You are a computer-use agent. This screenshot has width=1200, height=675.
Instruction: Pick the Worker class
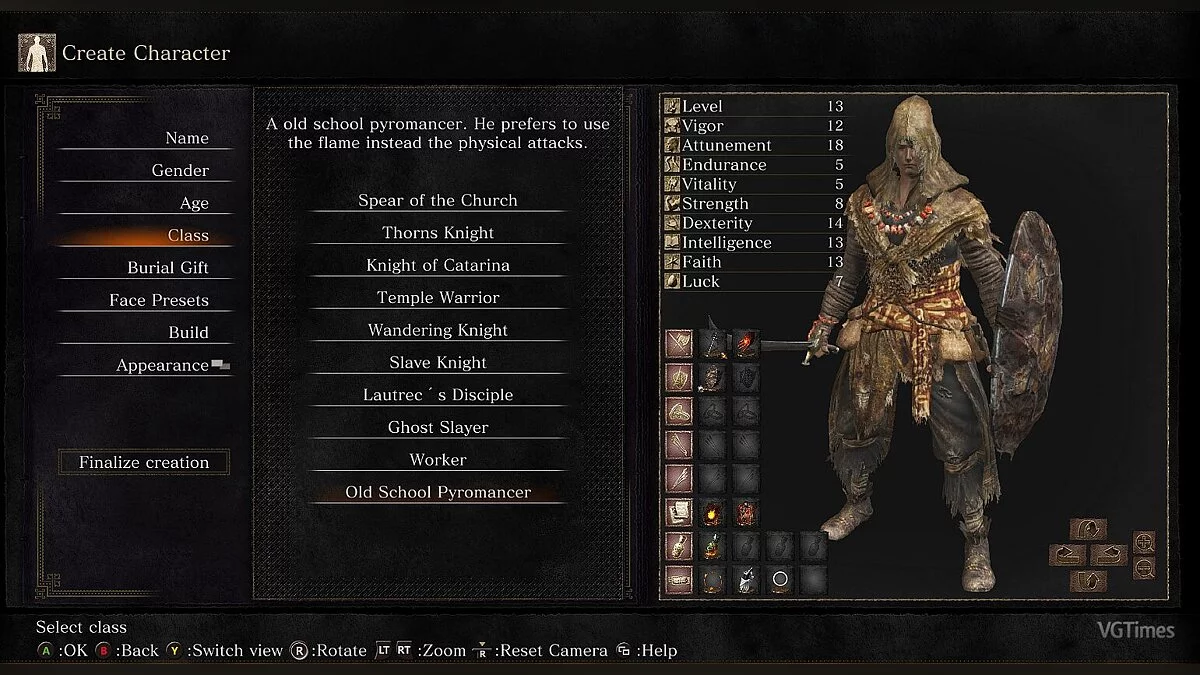click(438, 460)
